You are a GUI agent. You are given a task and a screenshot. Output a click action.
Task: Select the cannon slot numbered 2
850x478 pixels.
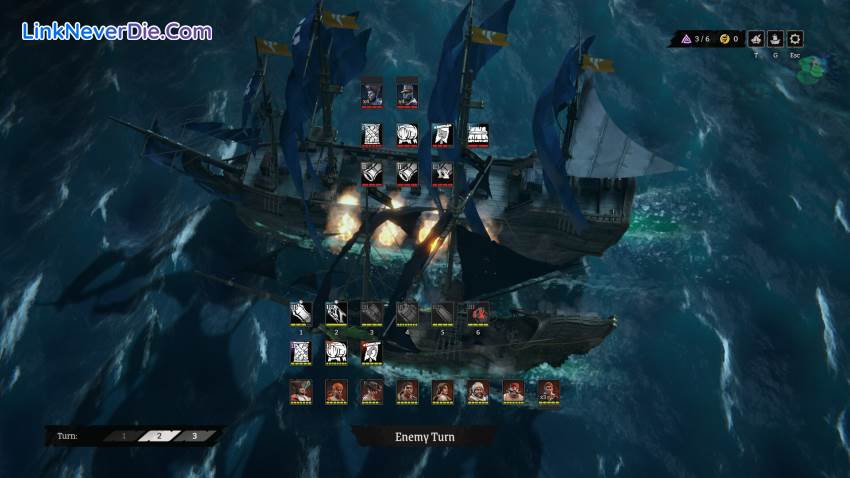click(336, 313)
